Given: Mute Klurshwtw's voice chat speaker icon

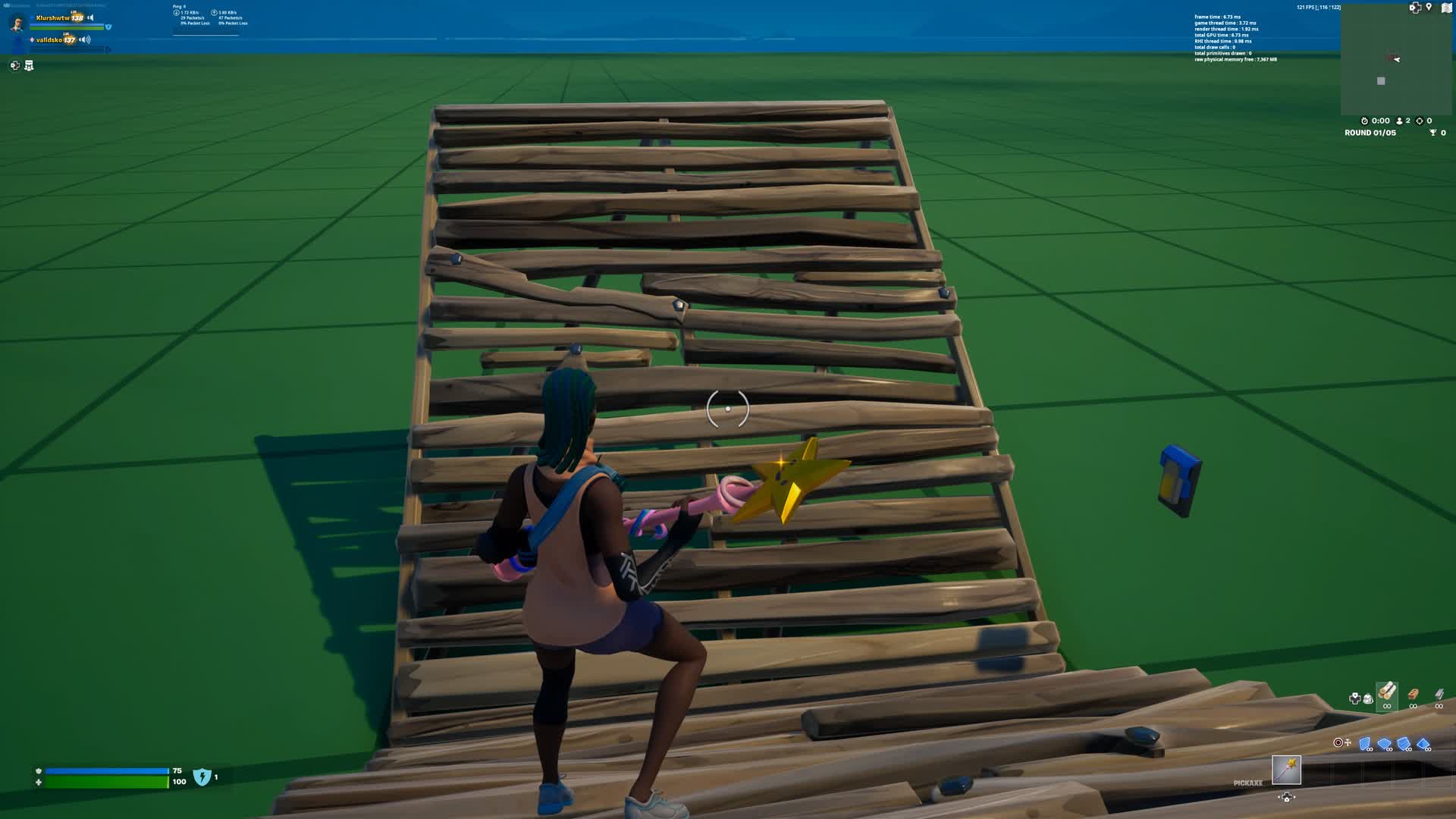Looking at the screenshot, I should (91, 18).
